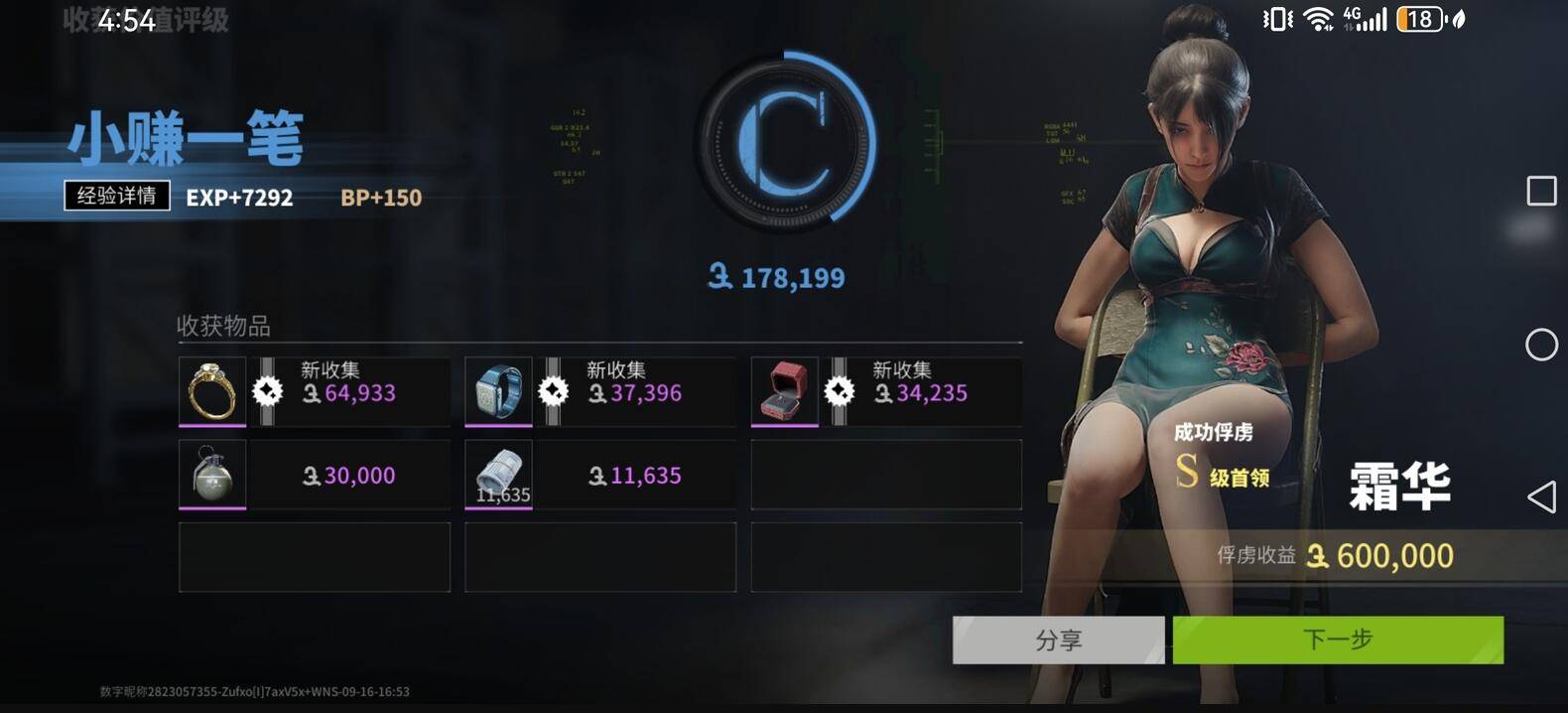
Task: Select the grenade loot item
Action: pos(212,474)
